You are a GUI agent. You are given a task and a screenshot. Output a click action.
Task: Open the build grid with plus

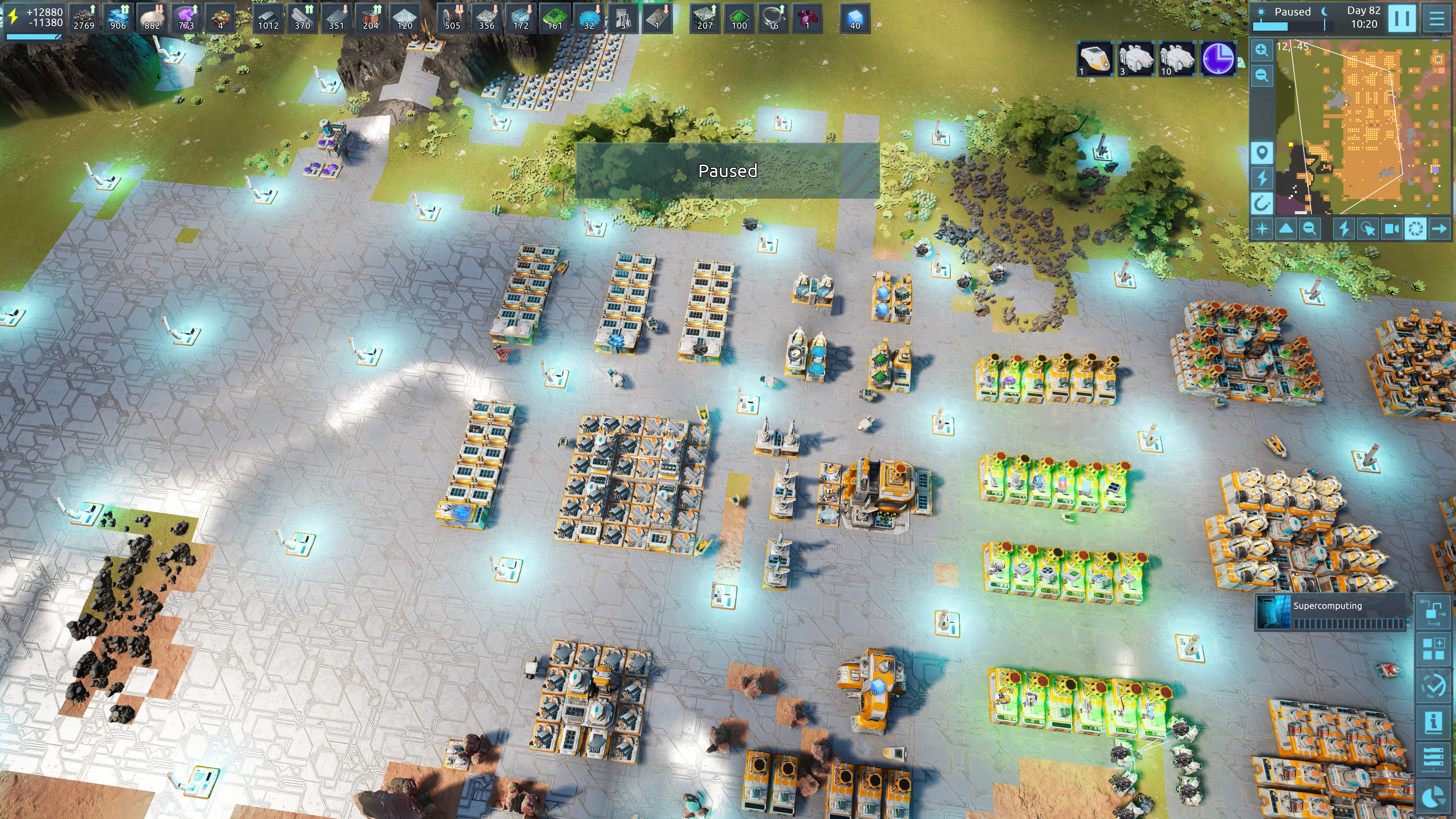(1433, 649)
